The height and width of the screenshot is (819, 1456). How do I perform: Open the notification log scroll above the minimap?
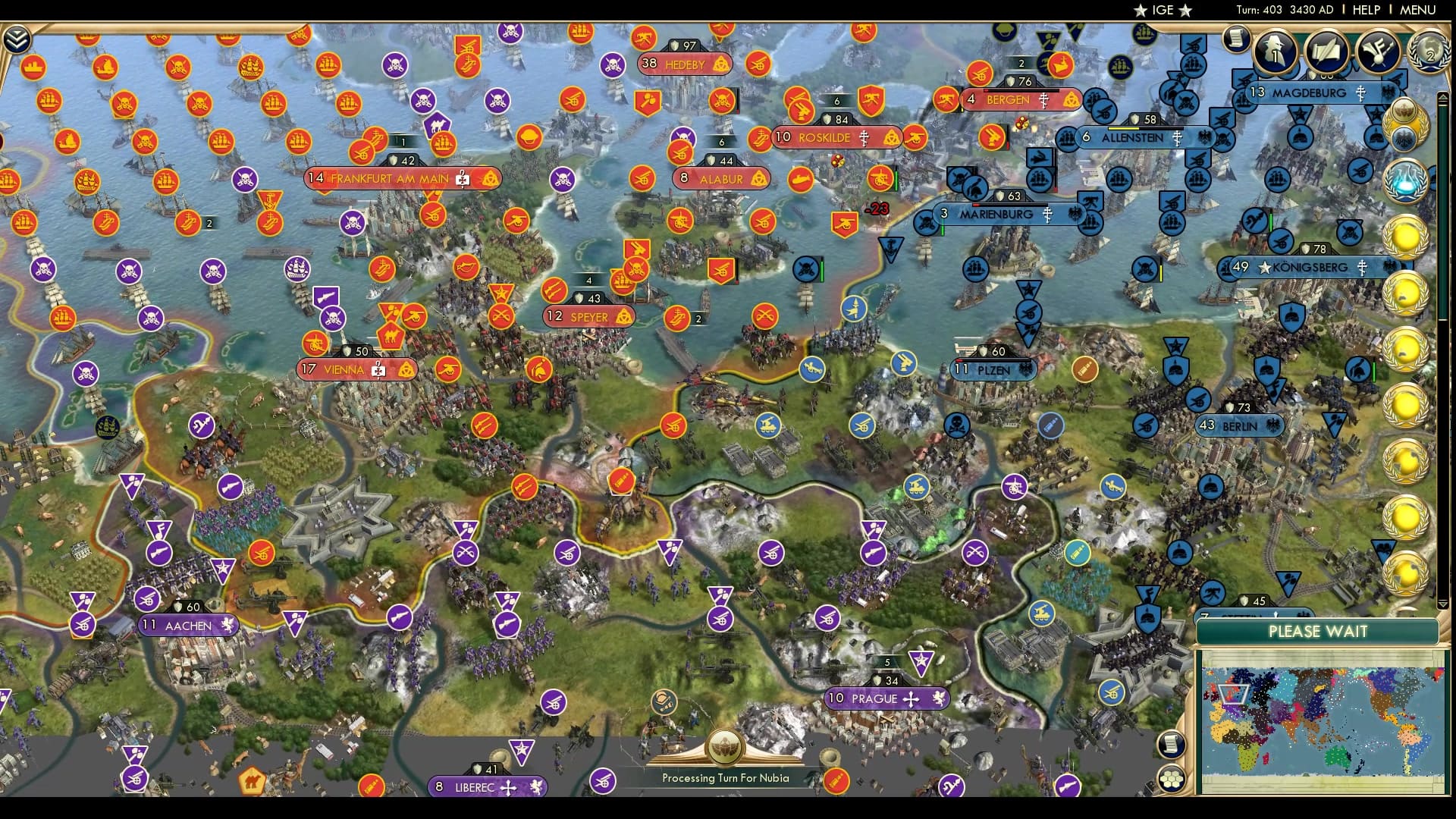[1171, 745]
